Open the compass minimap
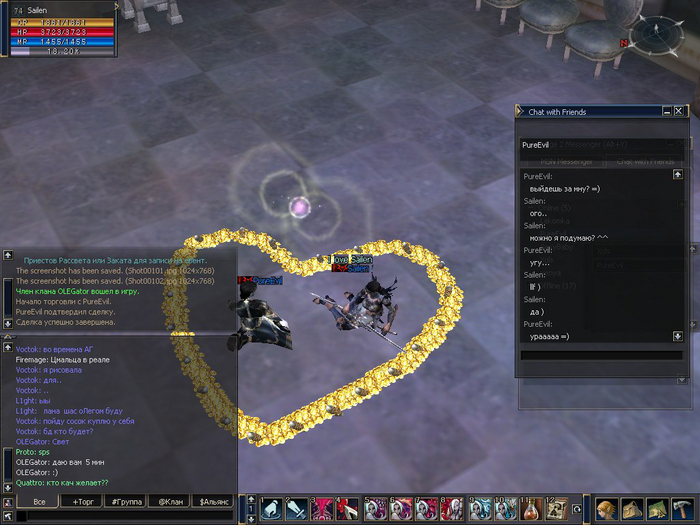 point(657,35)
